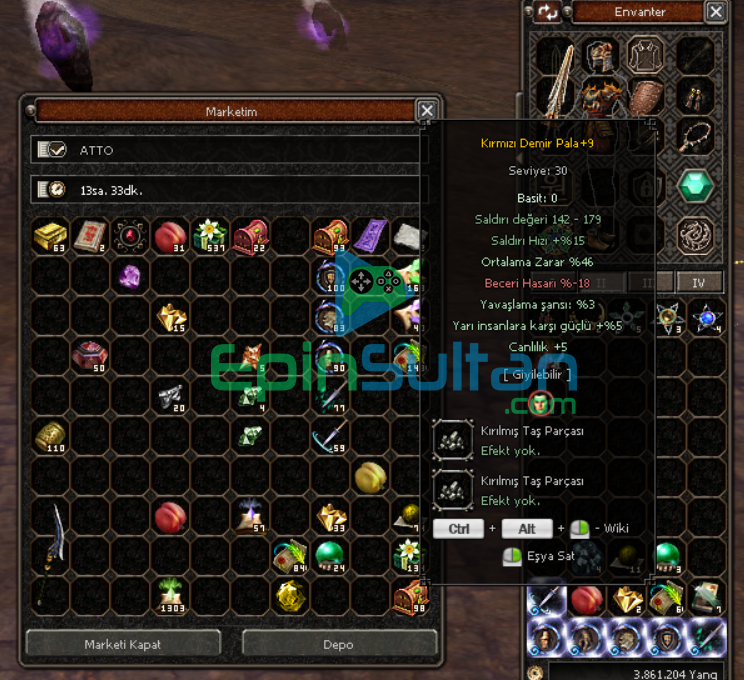Select the gold bars stack of 63
Image resolution: width=744 pixels, height=680 pixels.
50,236
